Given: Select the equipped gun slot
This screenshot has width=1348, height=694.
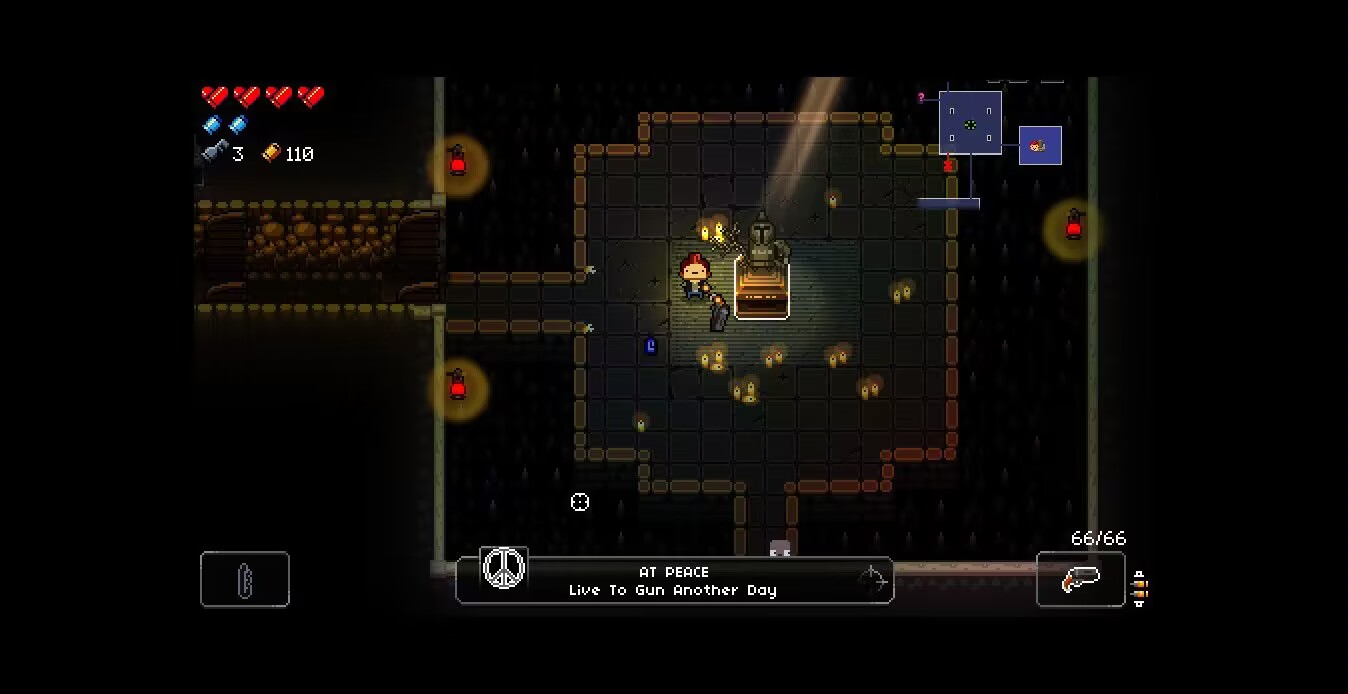Looking at the screenshot, I should click(1080, 579).
